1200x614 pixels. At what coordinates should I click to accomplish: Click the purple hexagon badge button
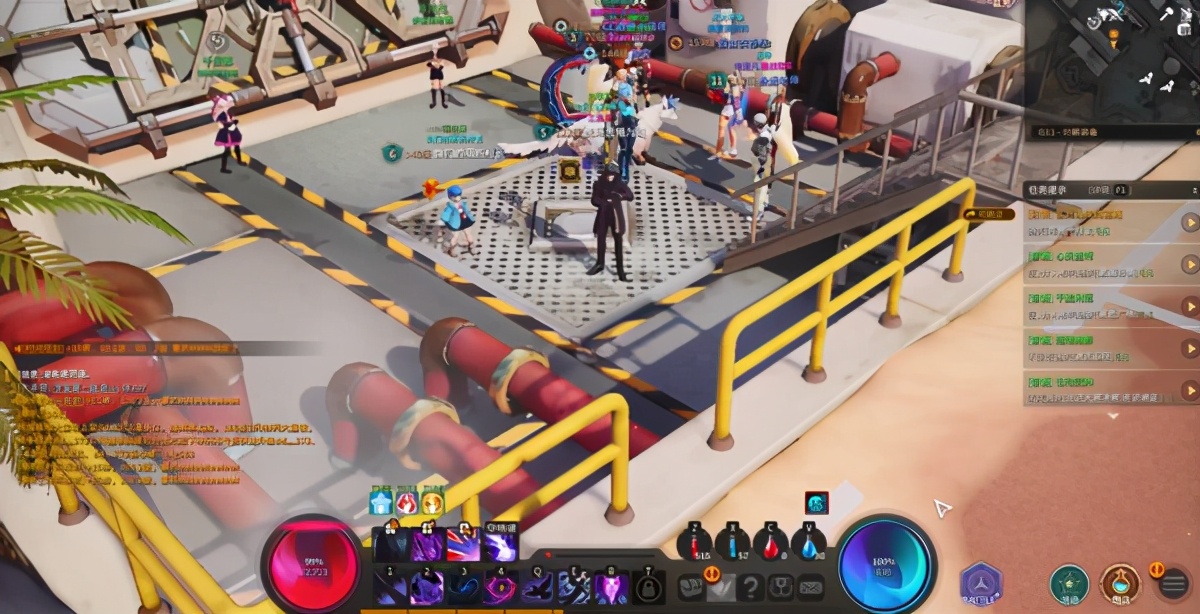pyautogui.click(x=981, y=583)
